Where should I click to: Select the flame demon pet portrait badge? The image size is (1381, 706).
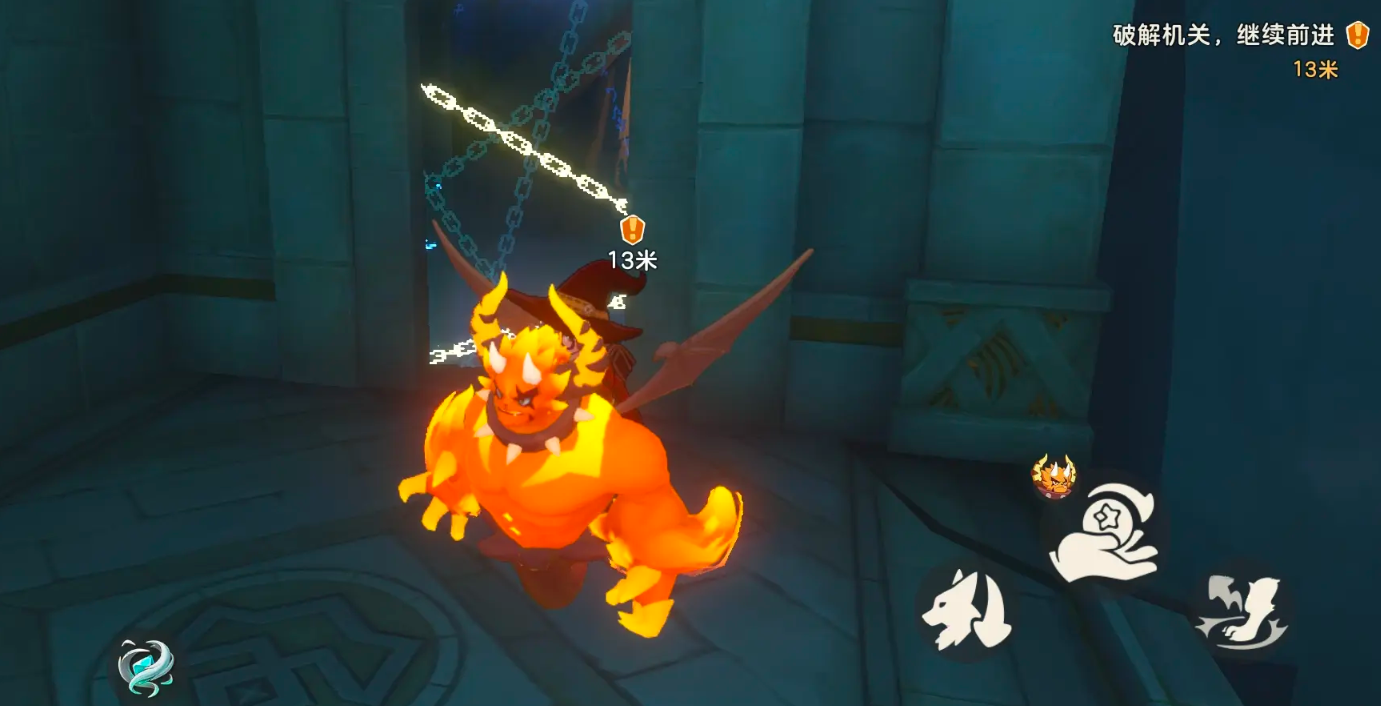(1053, 477)
